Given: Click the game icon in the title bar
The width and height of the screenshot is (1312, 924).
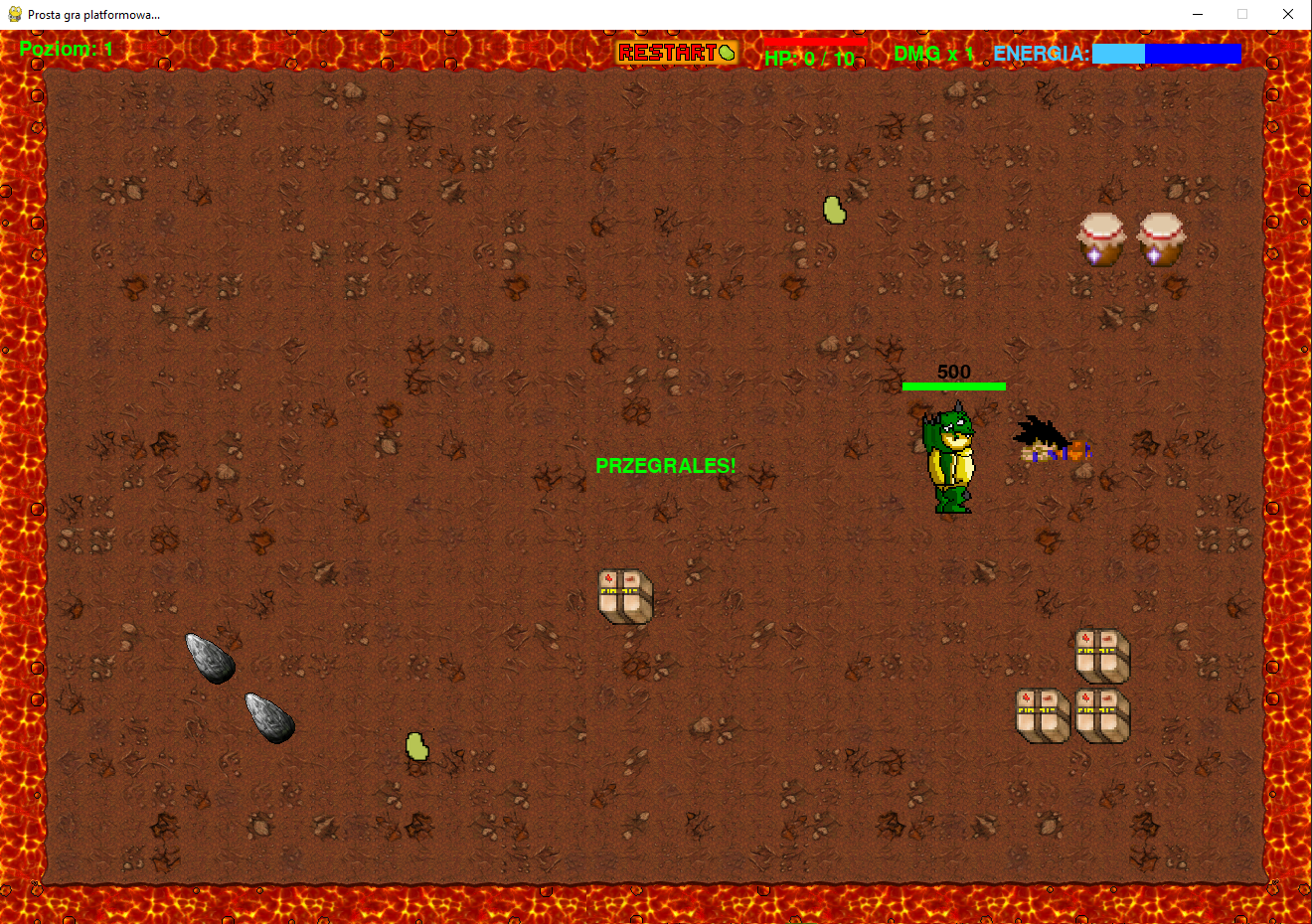Looking at the screenshot, I should click(x=14, y=14).
